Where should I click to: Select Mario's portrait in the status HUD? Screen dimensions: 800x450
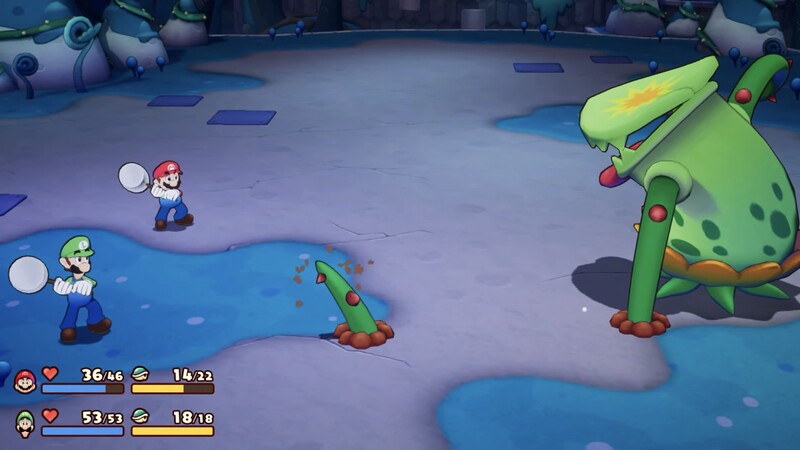pyautogui.click(x=24, y=381)
